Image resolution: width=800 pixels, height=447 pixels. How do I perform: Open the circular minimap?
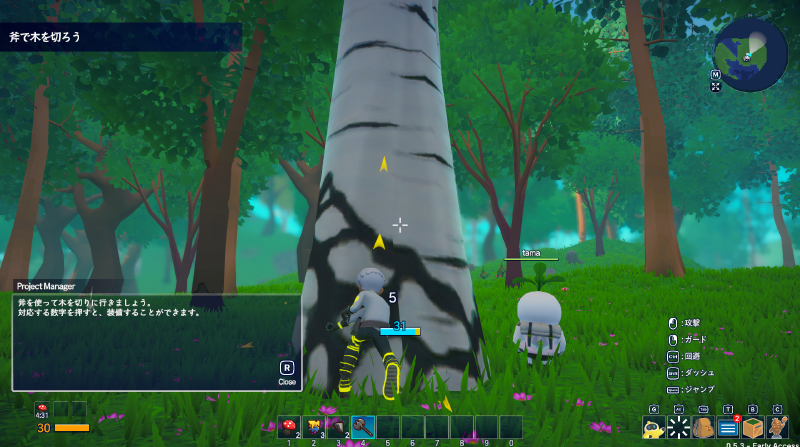(751, 54)
